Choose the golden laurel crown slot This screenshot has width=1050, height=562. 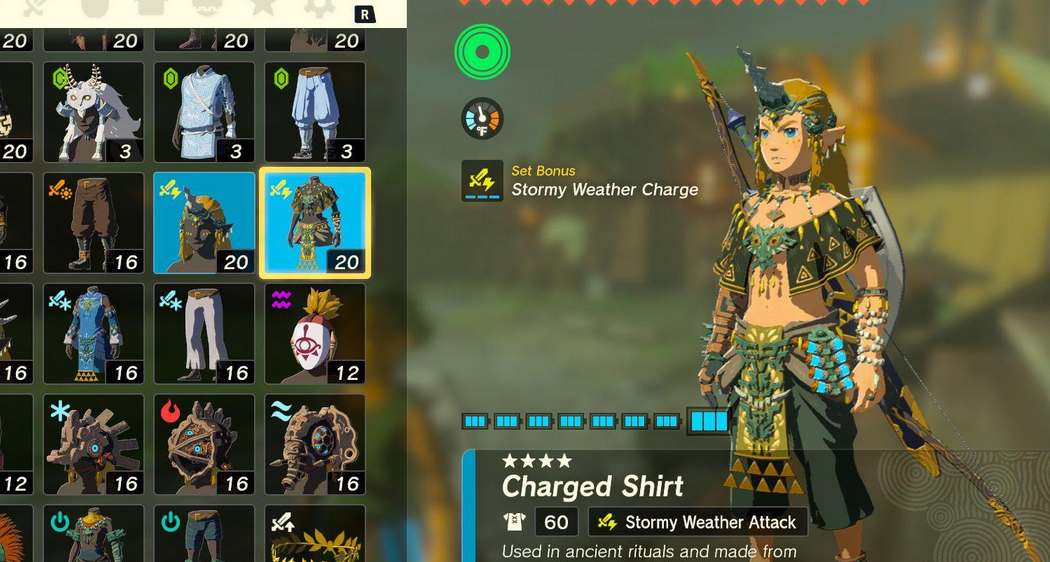coord(315,535)
